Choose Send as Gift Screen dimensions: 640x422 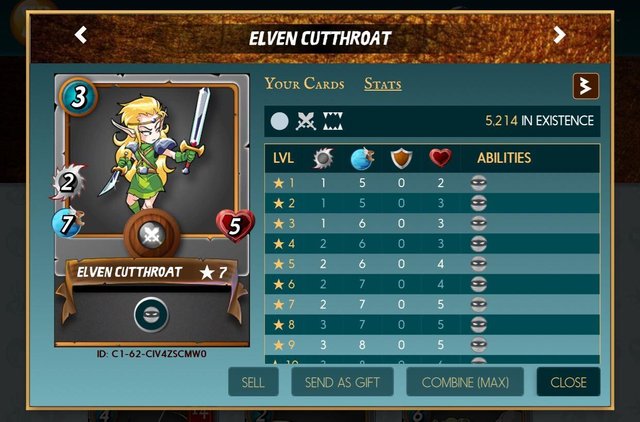pos(342,382)
